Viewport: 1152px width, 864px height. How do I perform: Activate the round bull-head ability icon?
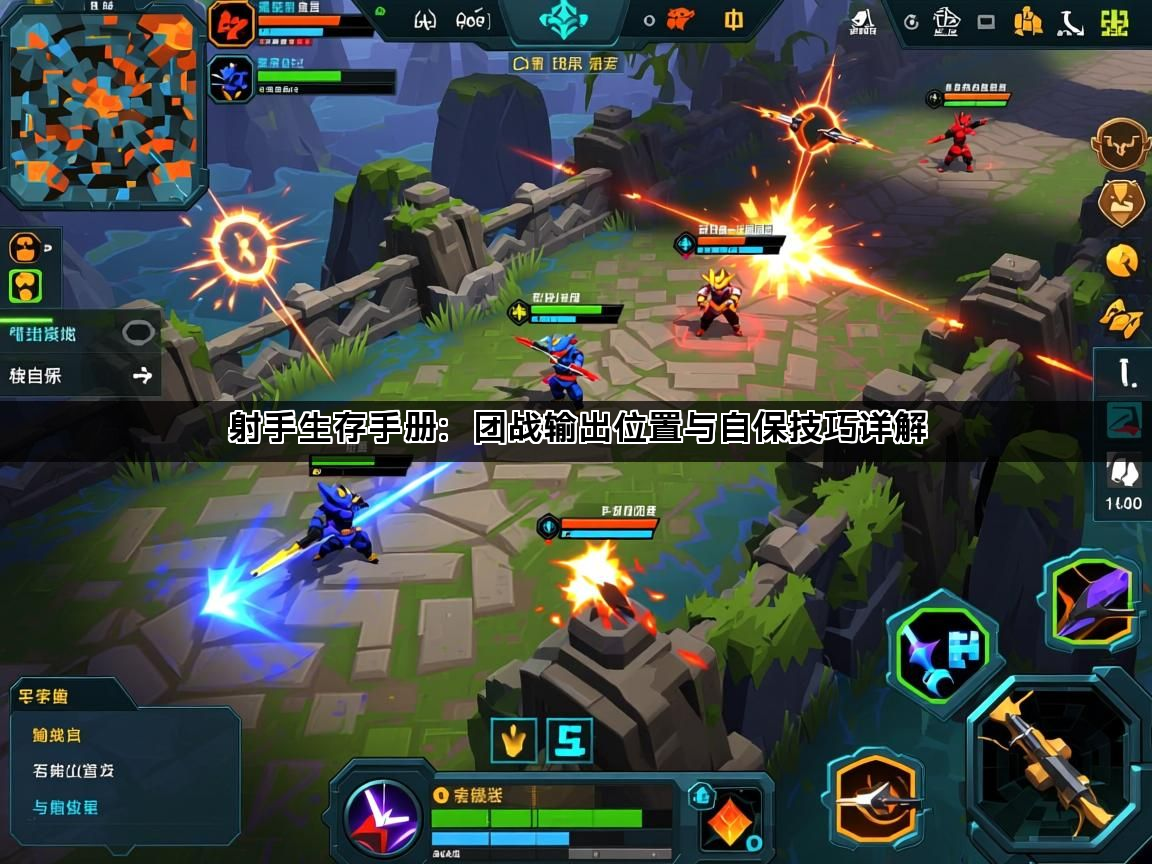tap(1121, 146)
